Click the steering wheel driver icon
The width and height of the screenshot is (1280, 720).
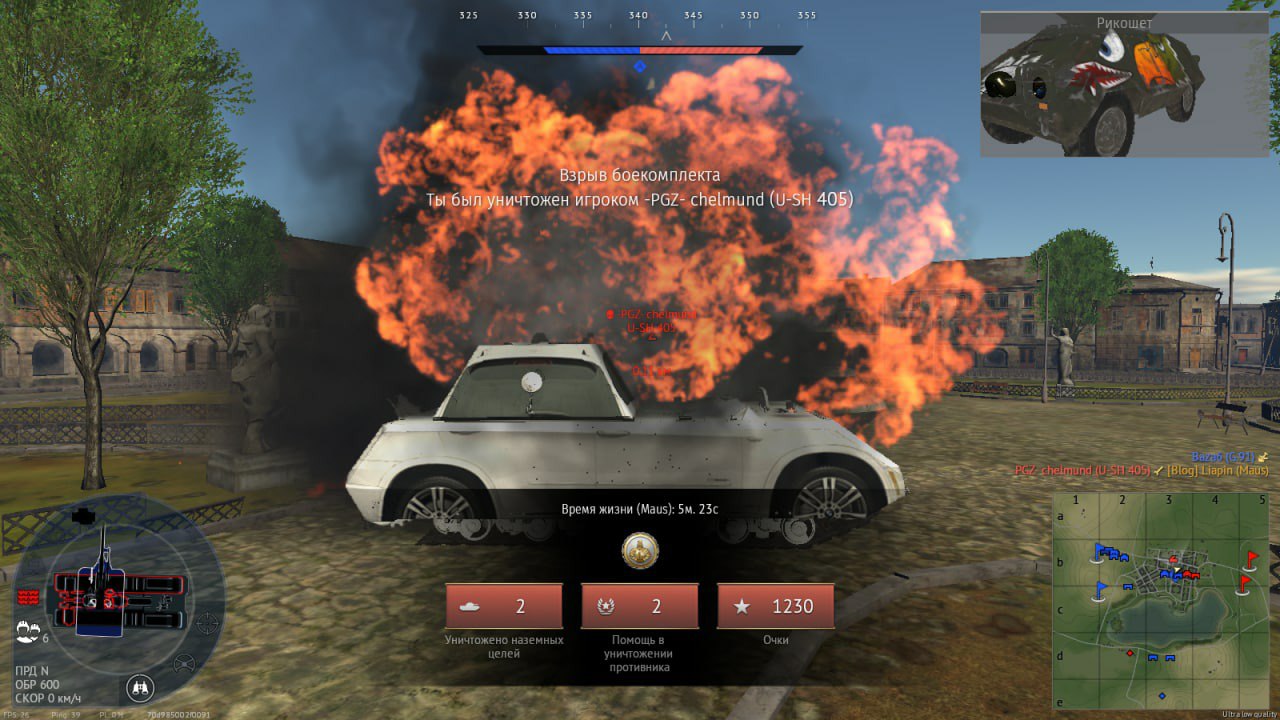point(184,663)
